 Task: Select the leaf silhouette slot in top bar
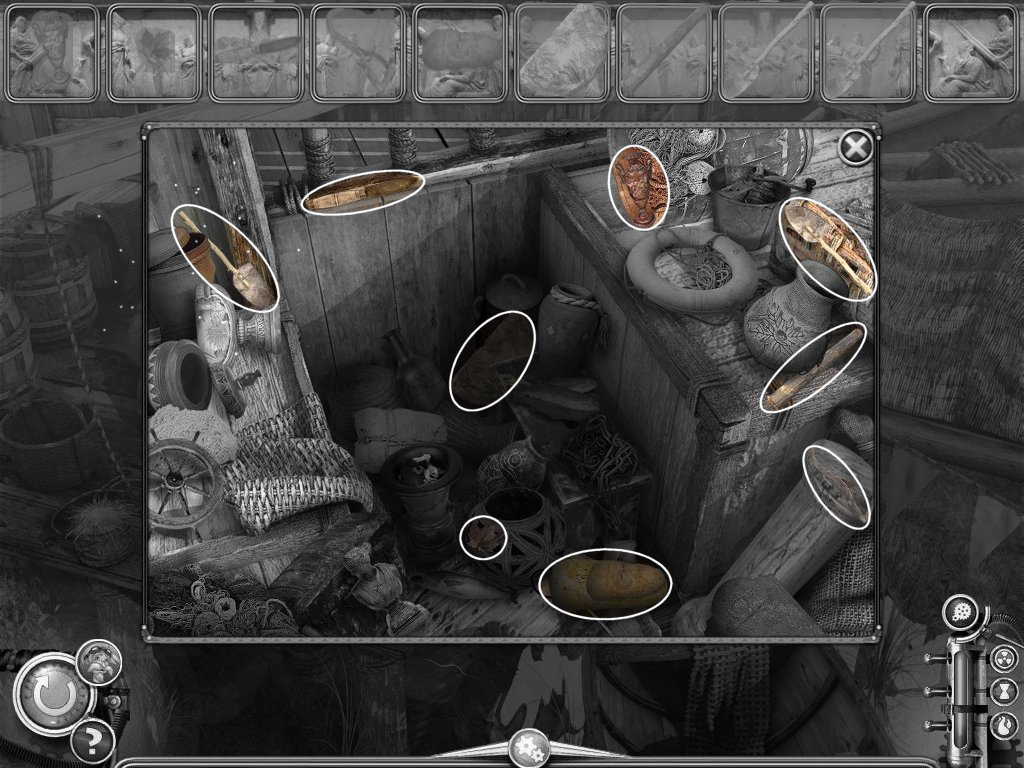click(x=154, y=52)
